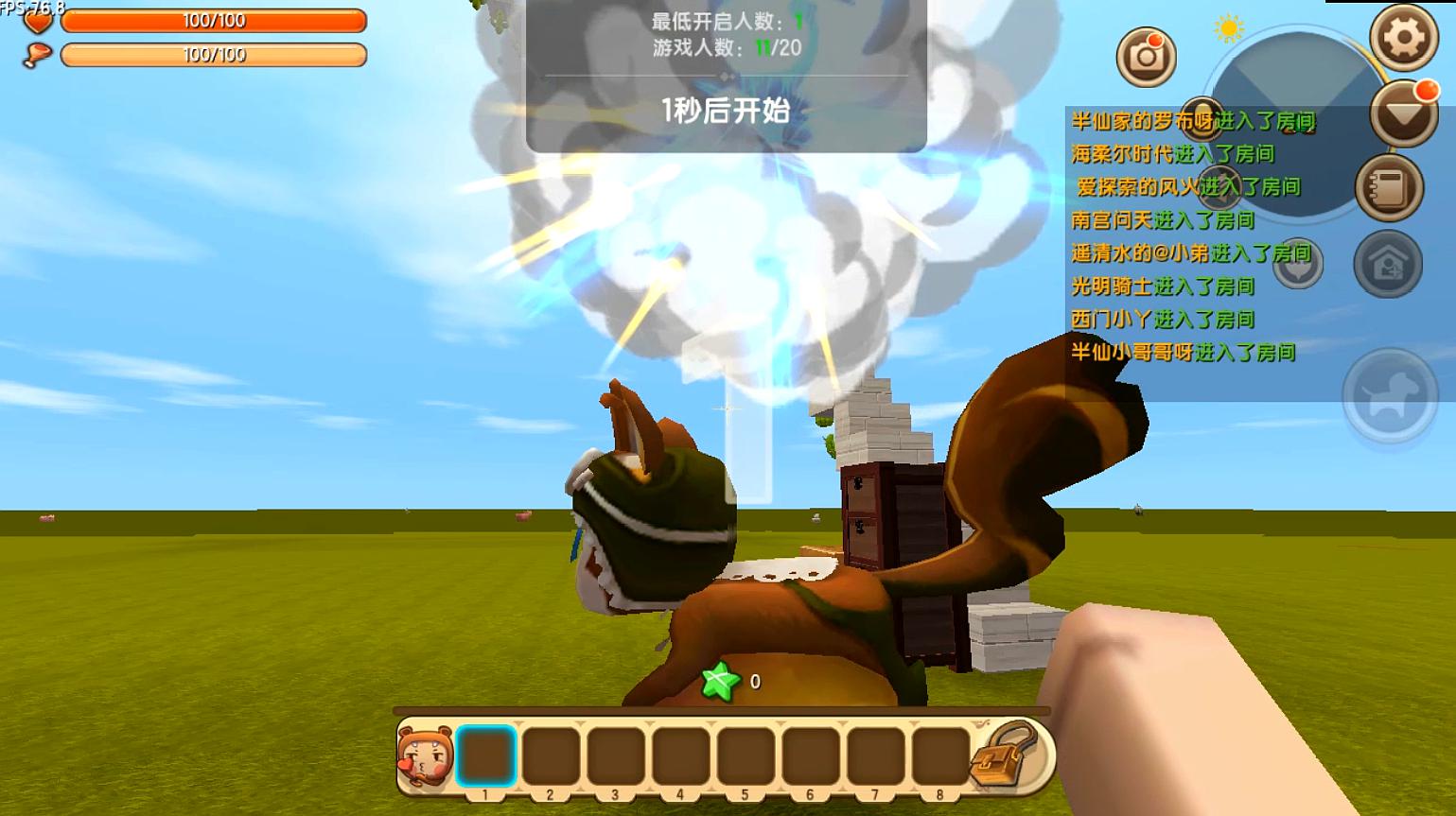Take a screenshot with the camera button

click(x=1147, y=57)
